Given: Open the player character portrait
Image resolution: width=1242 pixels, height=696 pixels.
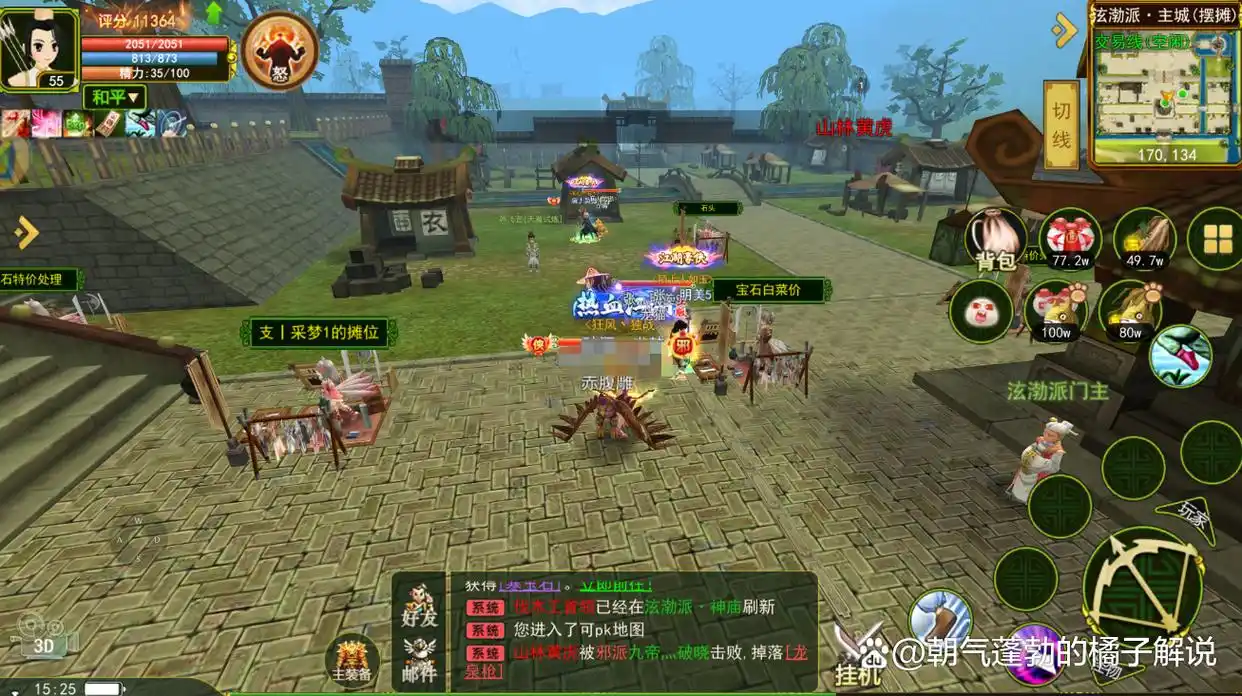Looking at the screenshot, I should [x=38, y=48].
